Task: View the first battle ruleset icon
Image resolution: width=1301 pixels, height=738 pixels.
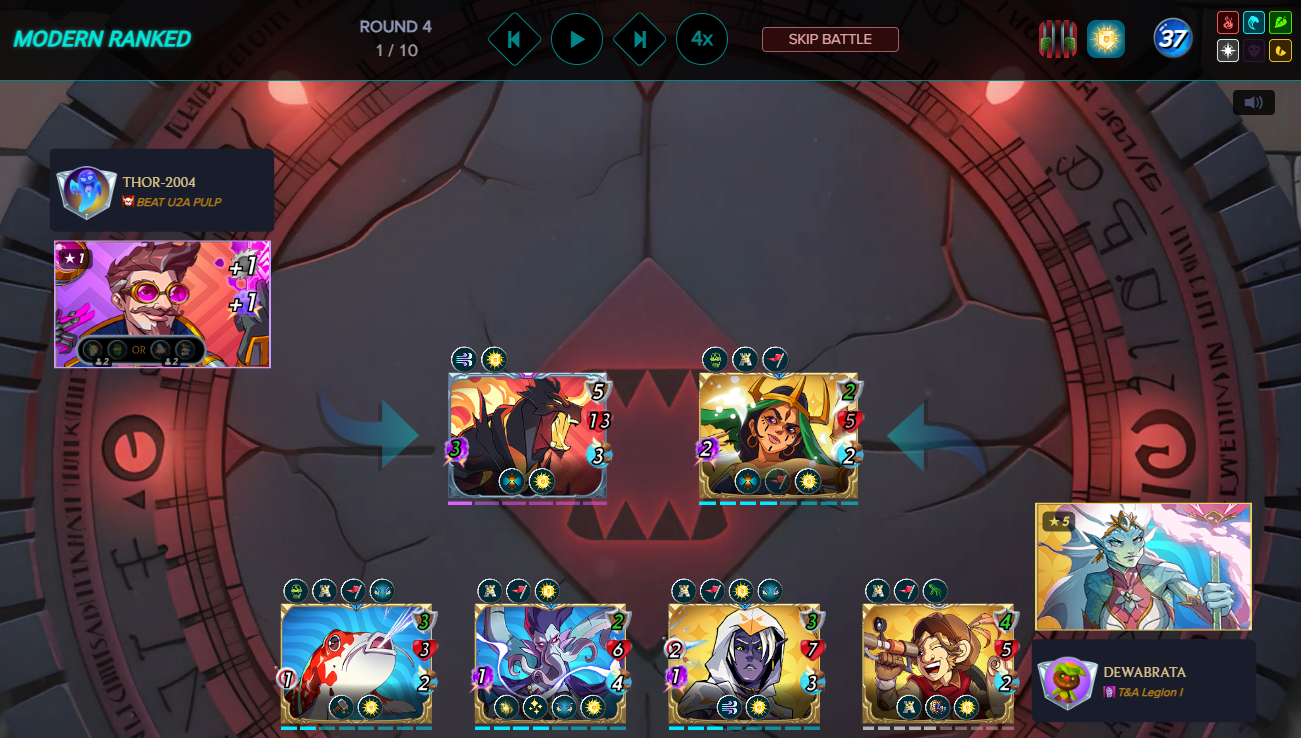Action: [1058, 39]
